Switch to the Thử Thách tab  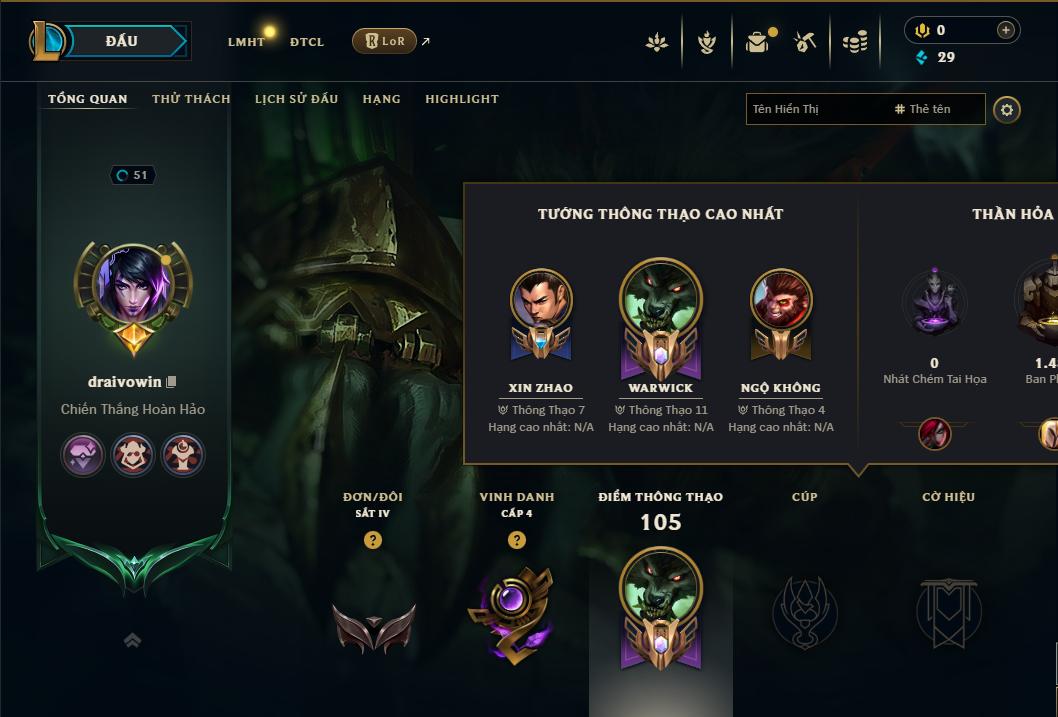(x=191, y=99)
